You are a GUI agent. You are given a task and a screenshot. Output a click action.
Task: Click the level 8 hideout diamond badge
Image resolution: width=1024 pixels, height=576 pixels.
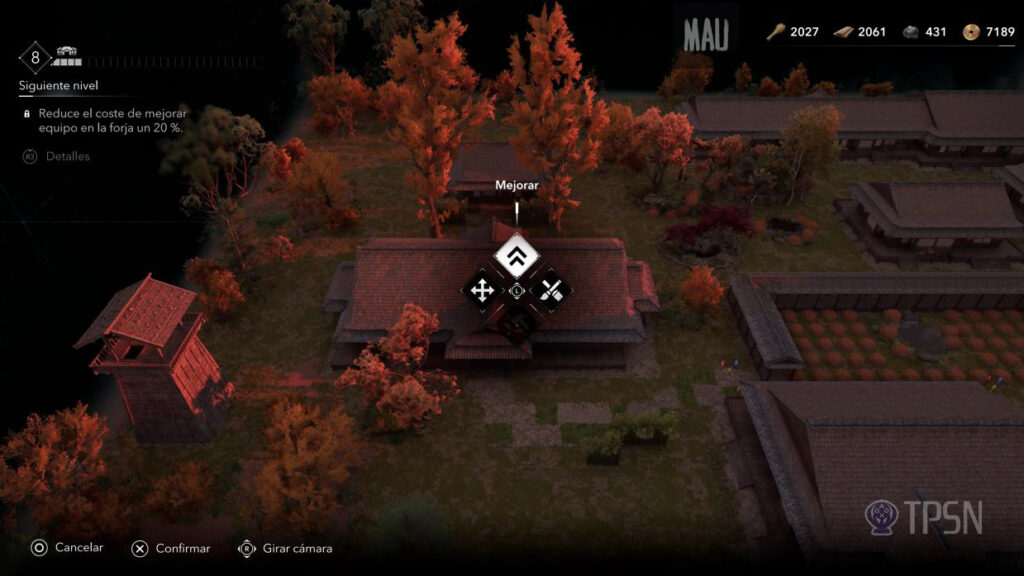pyautogui.click(x=35, y=57)
